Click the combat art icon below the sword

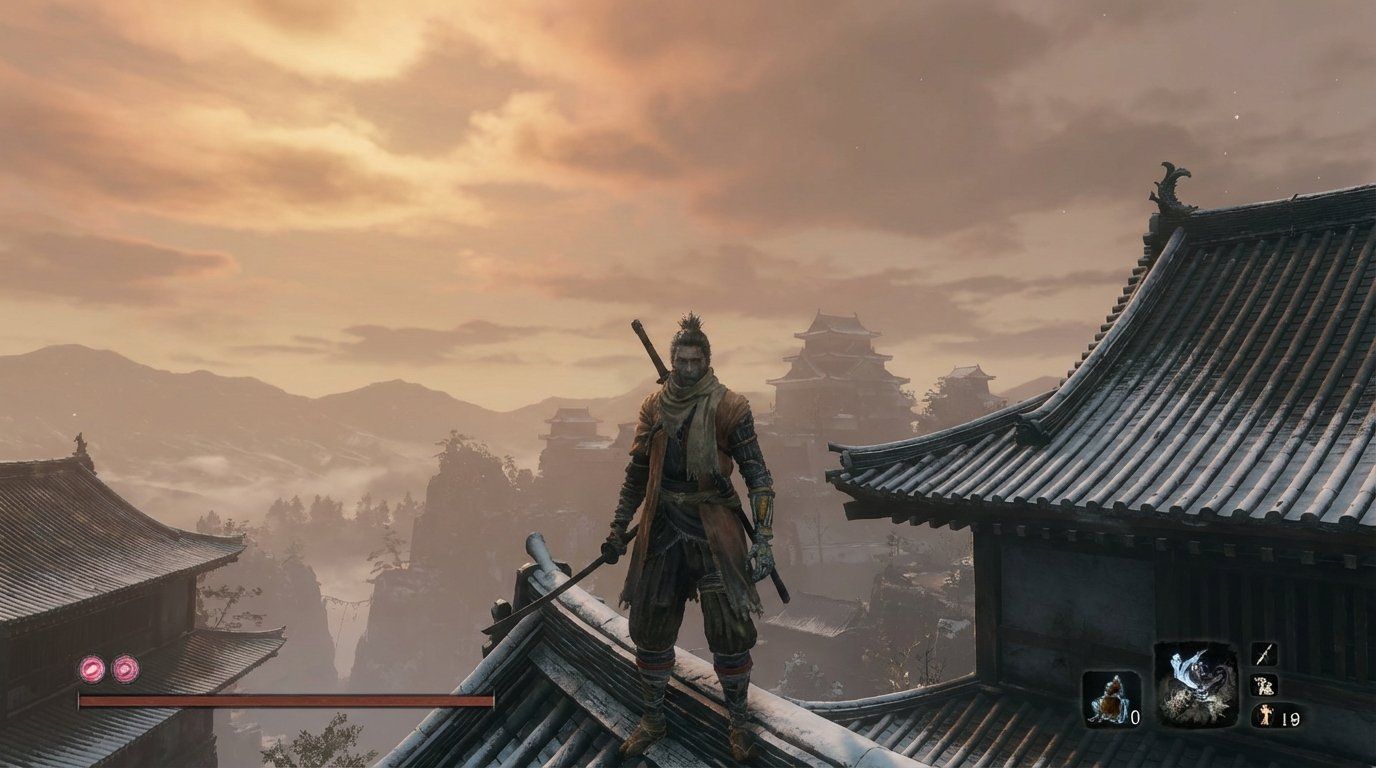pyautogui.click(x=1266, y=683)
